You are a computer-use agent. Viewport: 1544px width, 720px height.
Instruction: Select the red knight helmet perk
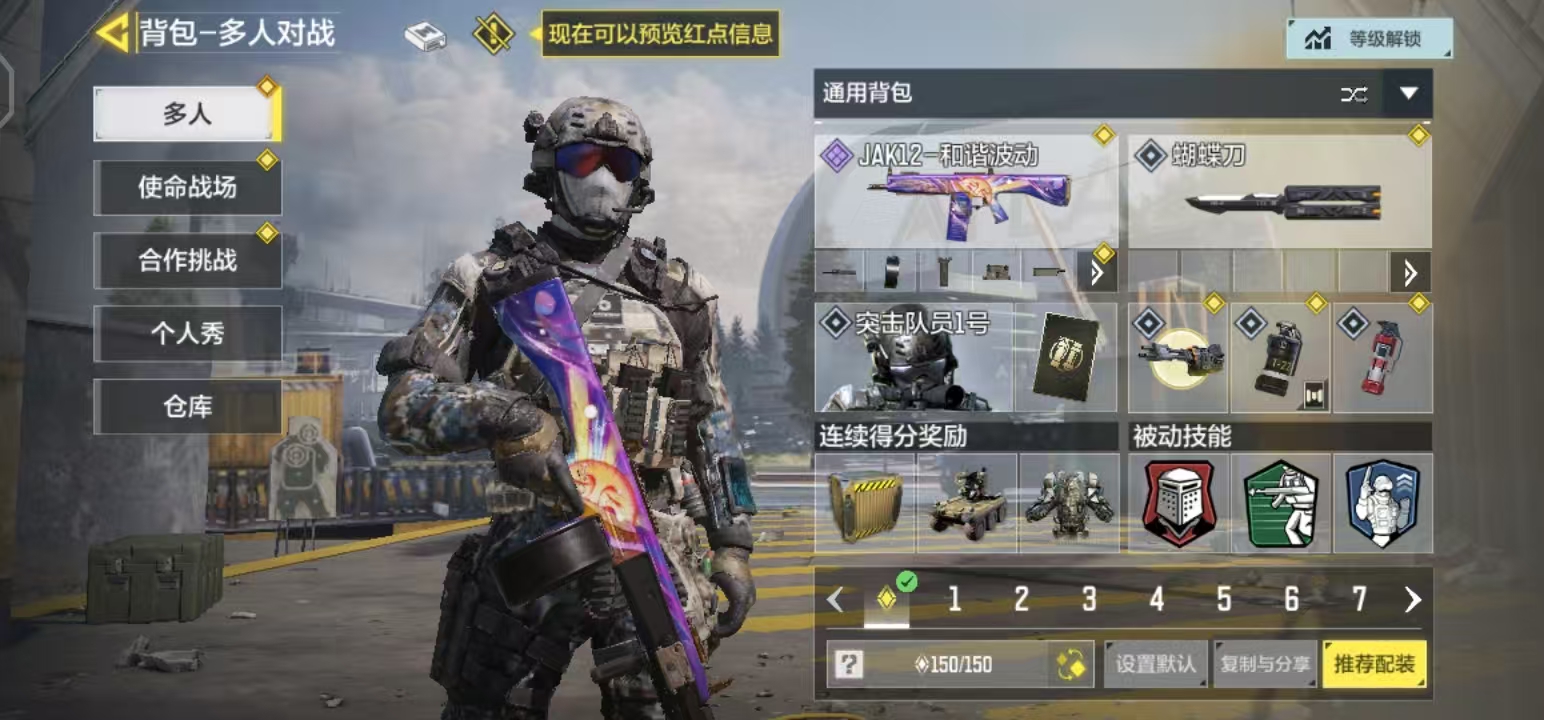pos(1179,503)
